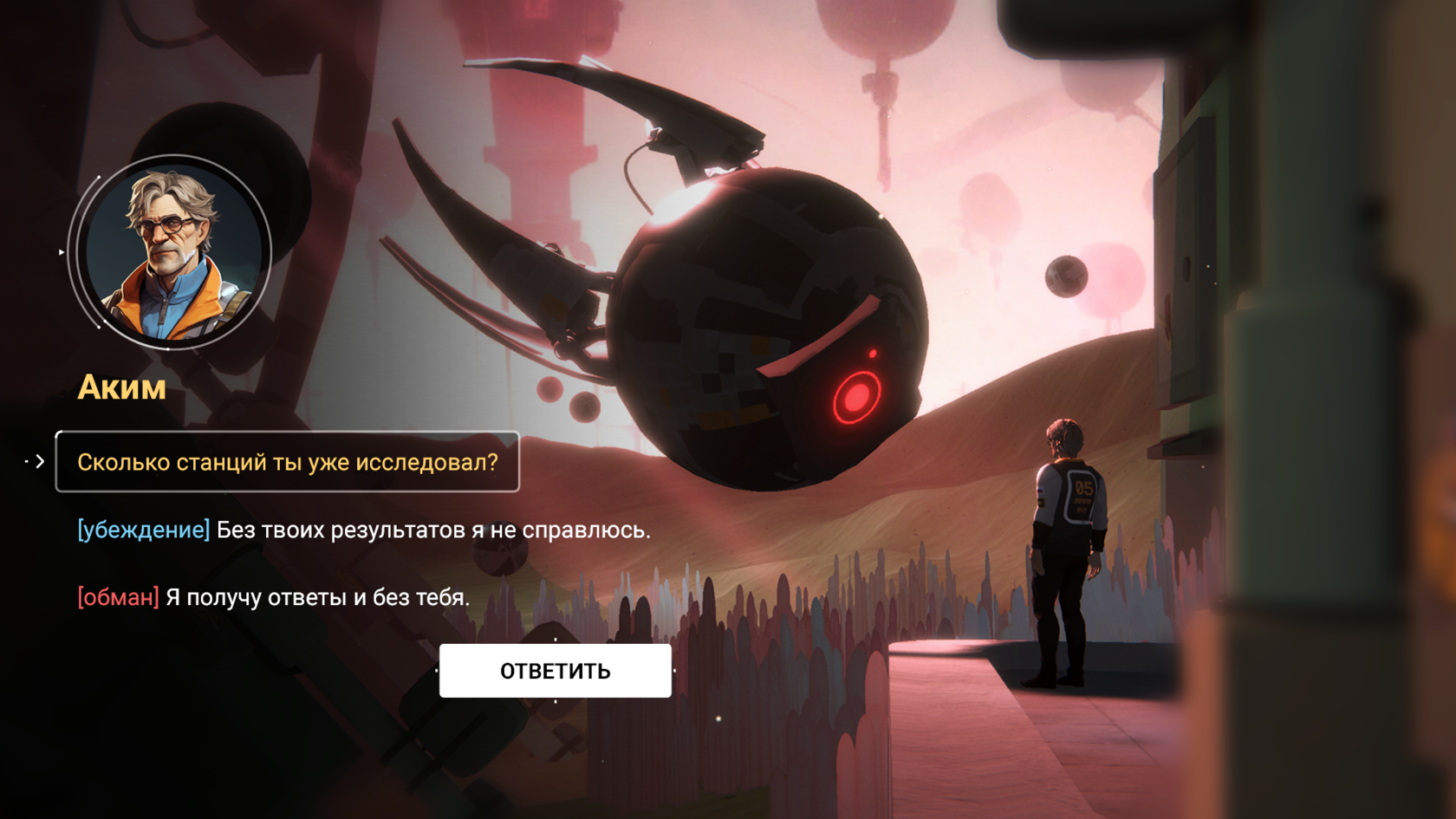Select the [убеждение] persuasion reply

363,530
